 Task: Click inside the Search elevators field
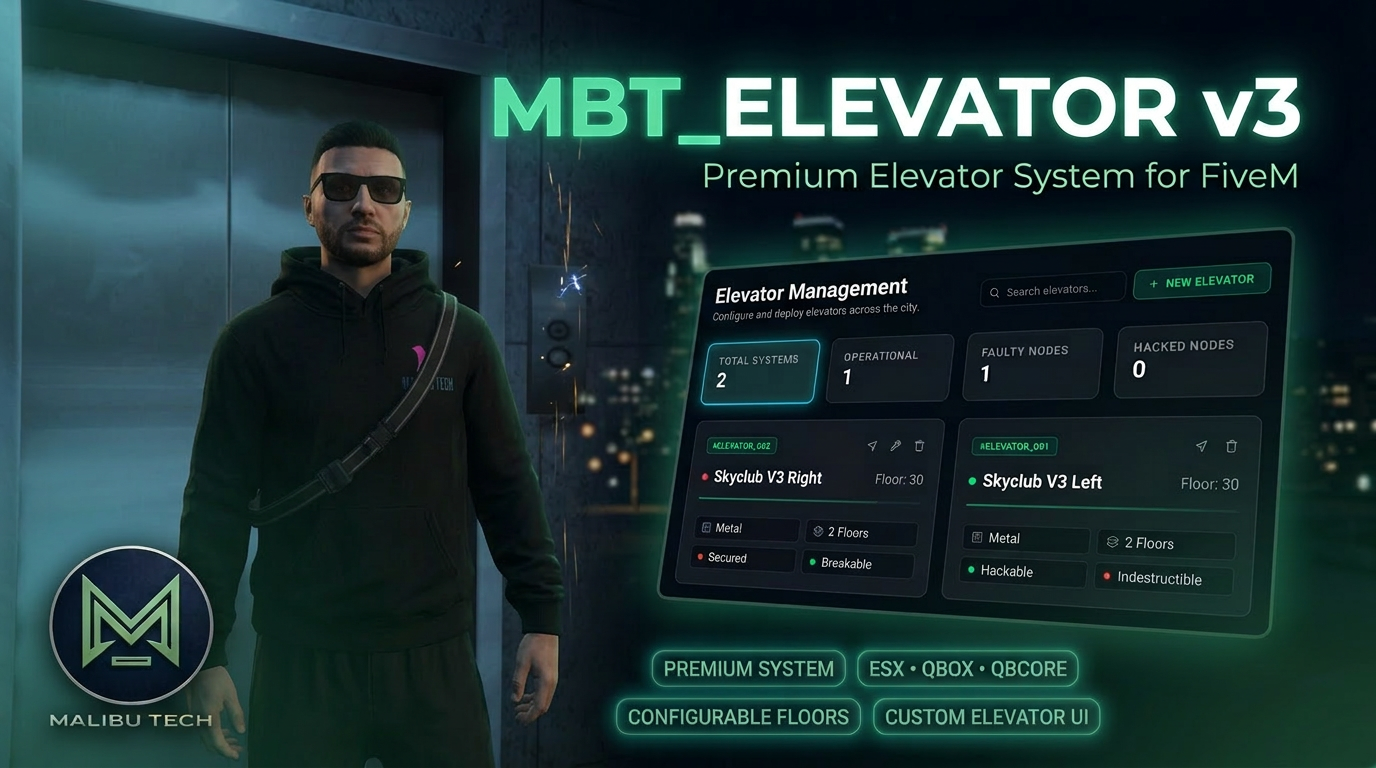pyautogui.click(x=1052, y=289)
